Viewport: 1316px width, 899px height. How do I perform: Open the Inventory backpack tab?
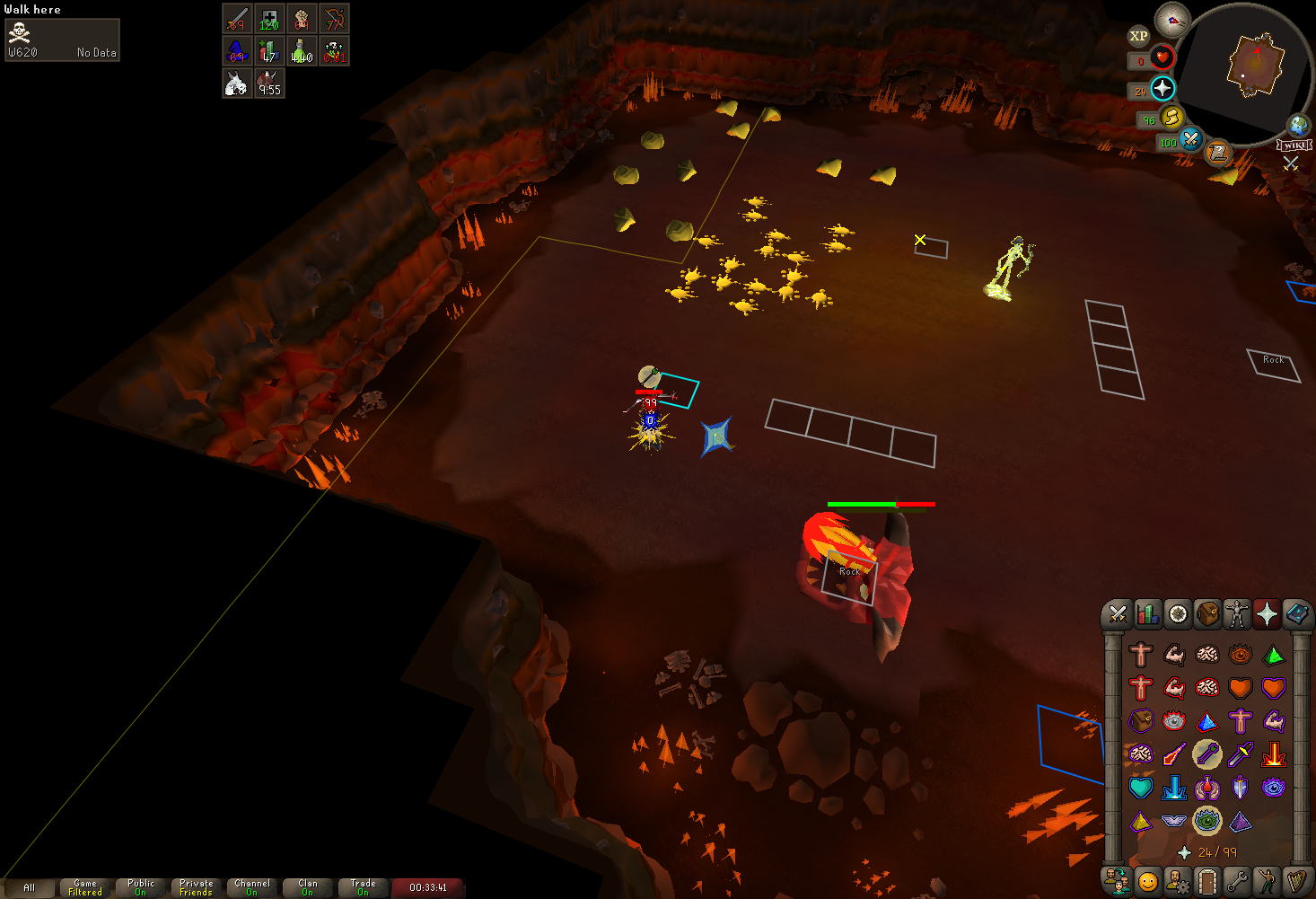pos(1207,614)
